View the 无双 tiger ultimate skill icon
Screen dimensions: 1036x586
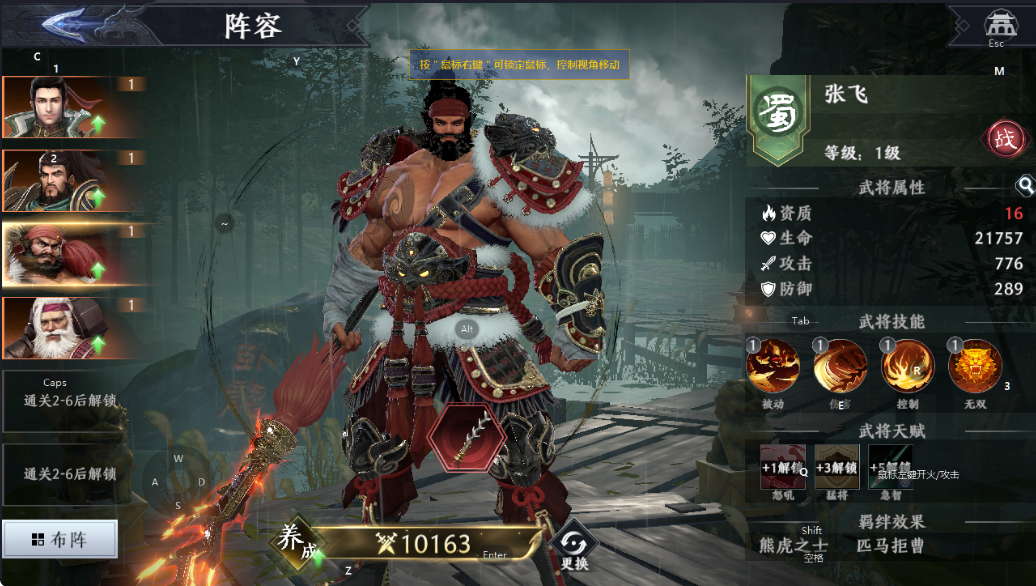click(974, 365)
